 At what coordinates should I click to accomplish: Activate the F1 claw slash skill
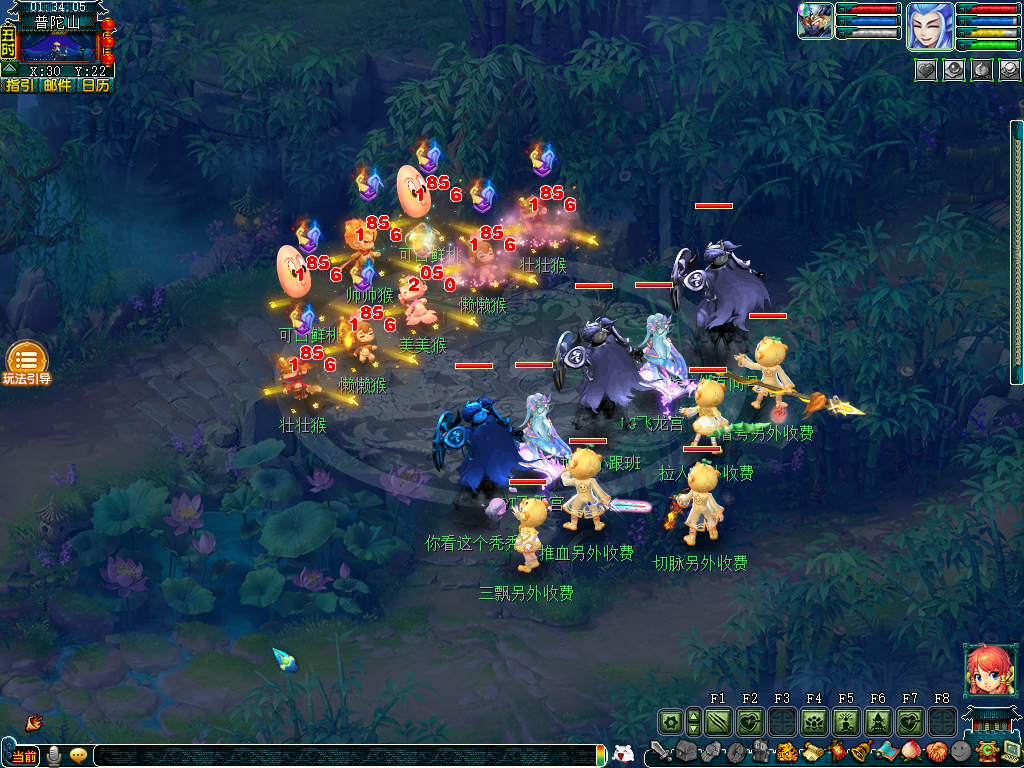pyautogui.click(x=718, y=721)
